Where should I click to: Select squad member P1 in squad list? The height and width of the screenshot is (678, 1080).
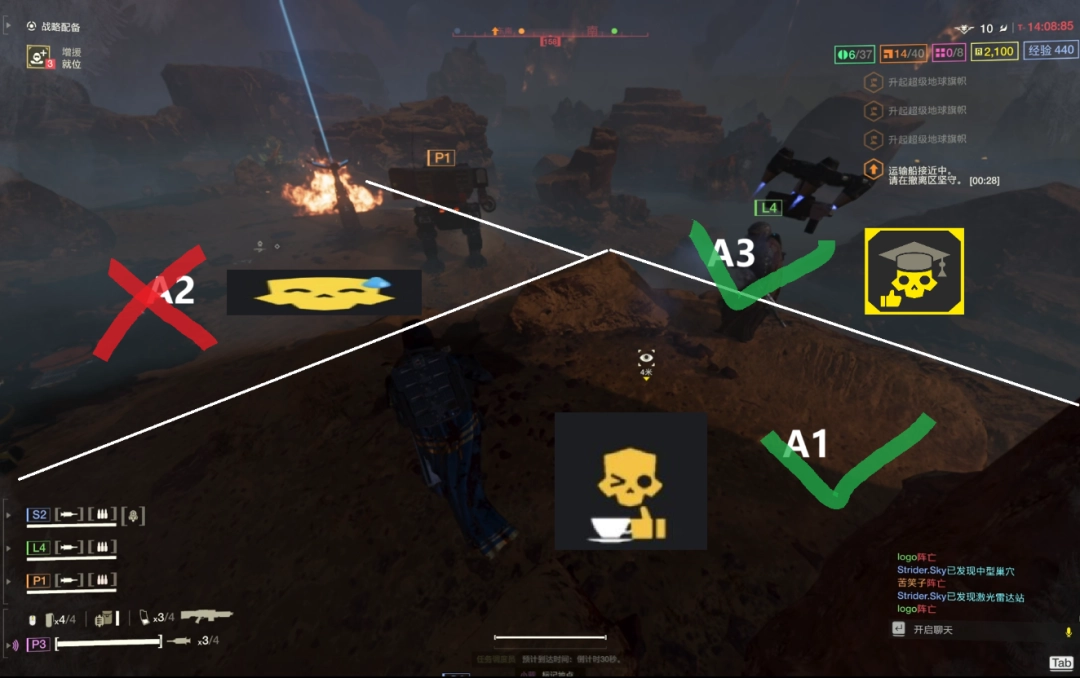[x=39, y=581]
